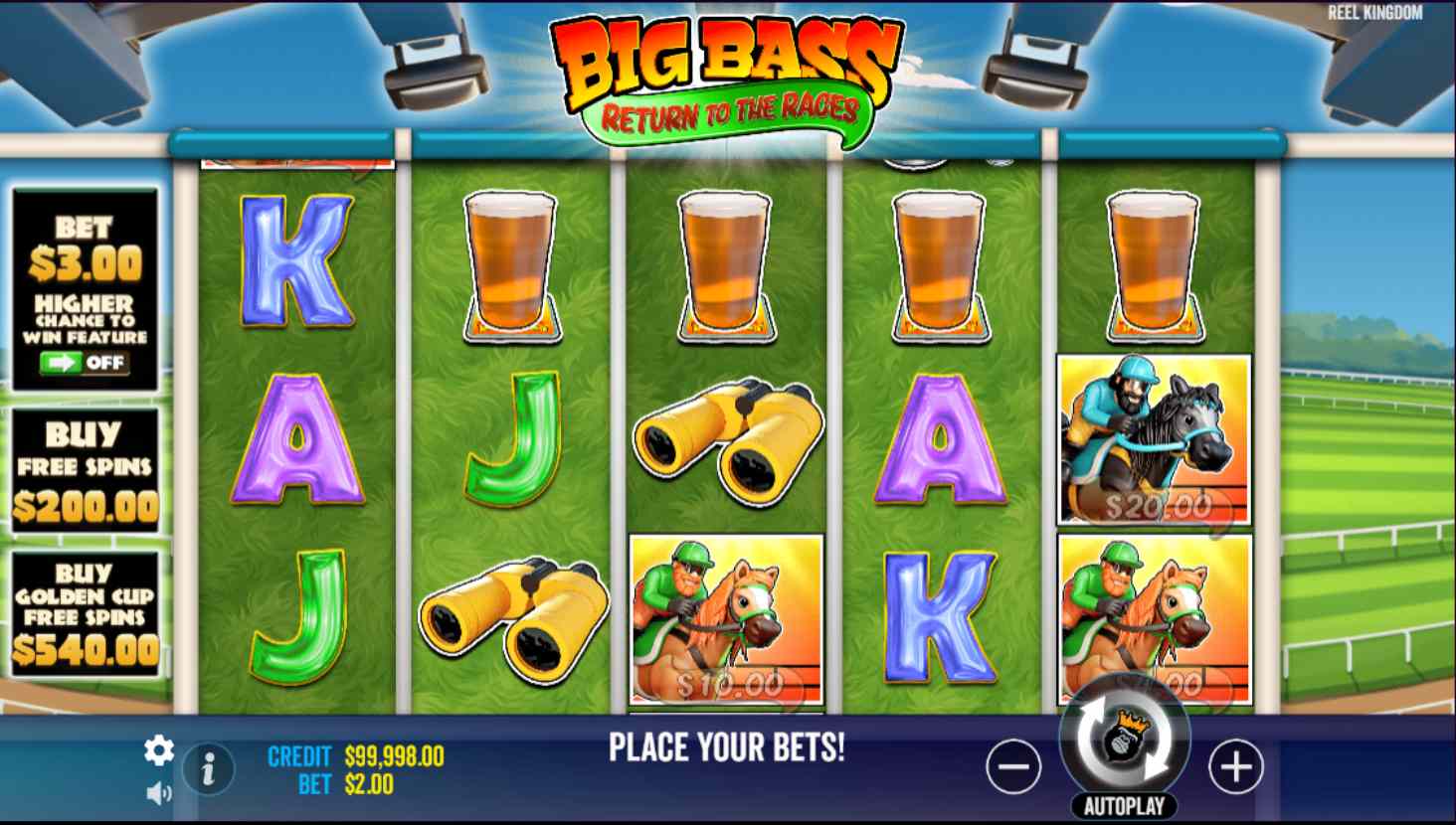Image resolution: width=1456 pixels, height=825 pixels.
Task: Spin the reels with the spin button
Action: [x=1125, y=739]
